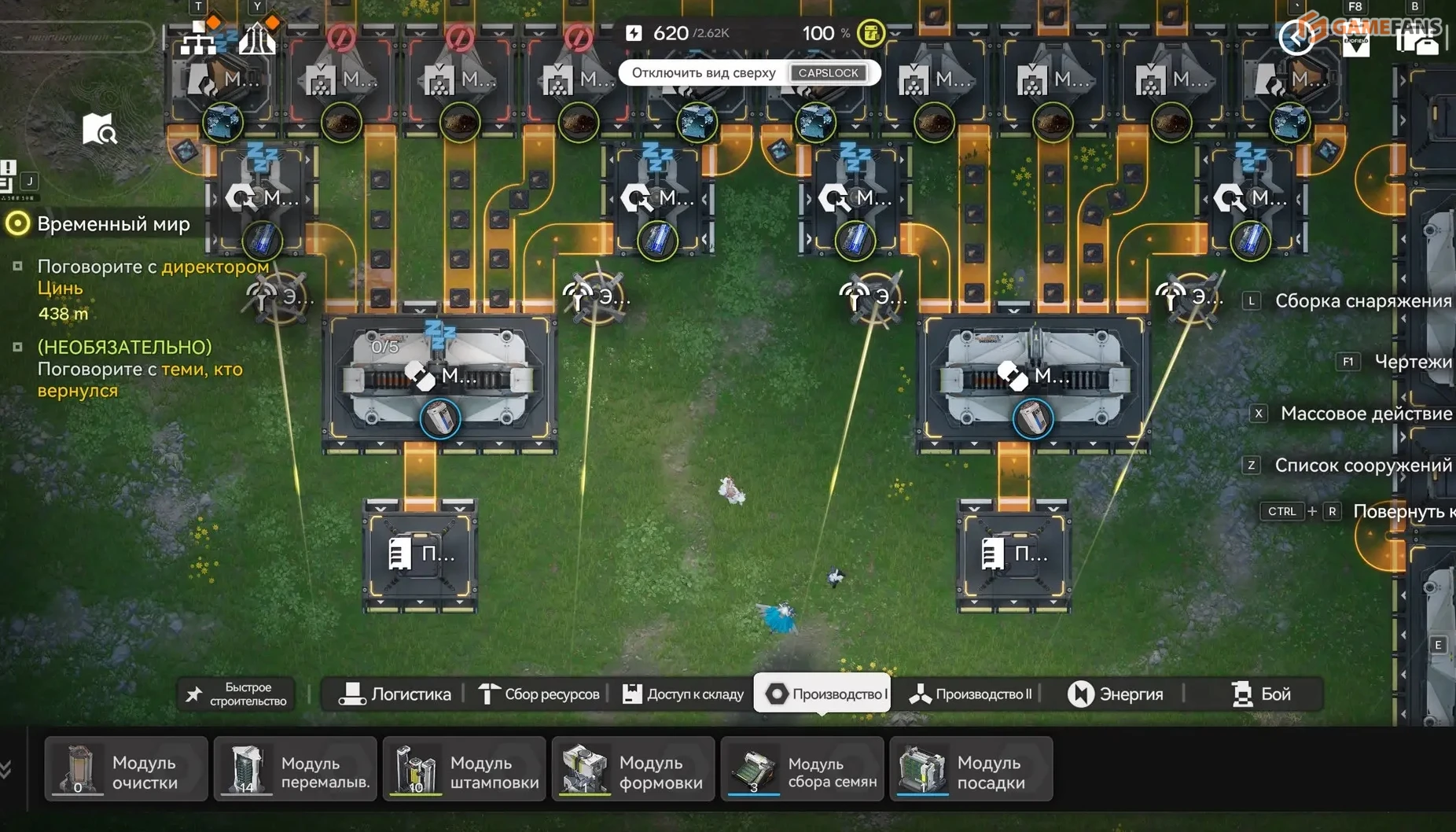
Task: Select the Доступ к складу tab
Action: (x=683, y=694)
